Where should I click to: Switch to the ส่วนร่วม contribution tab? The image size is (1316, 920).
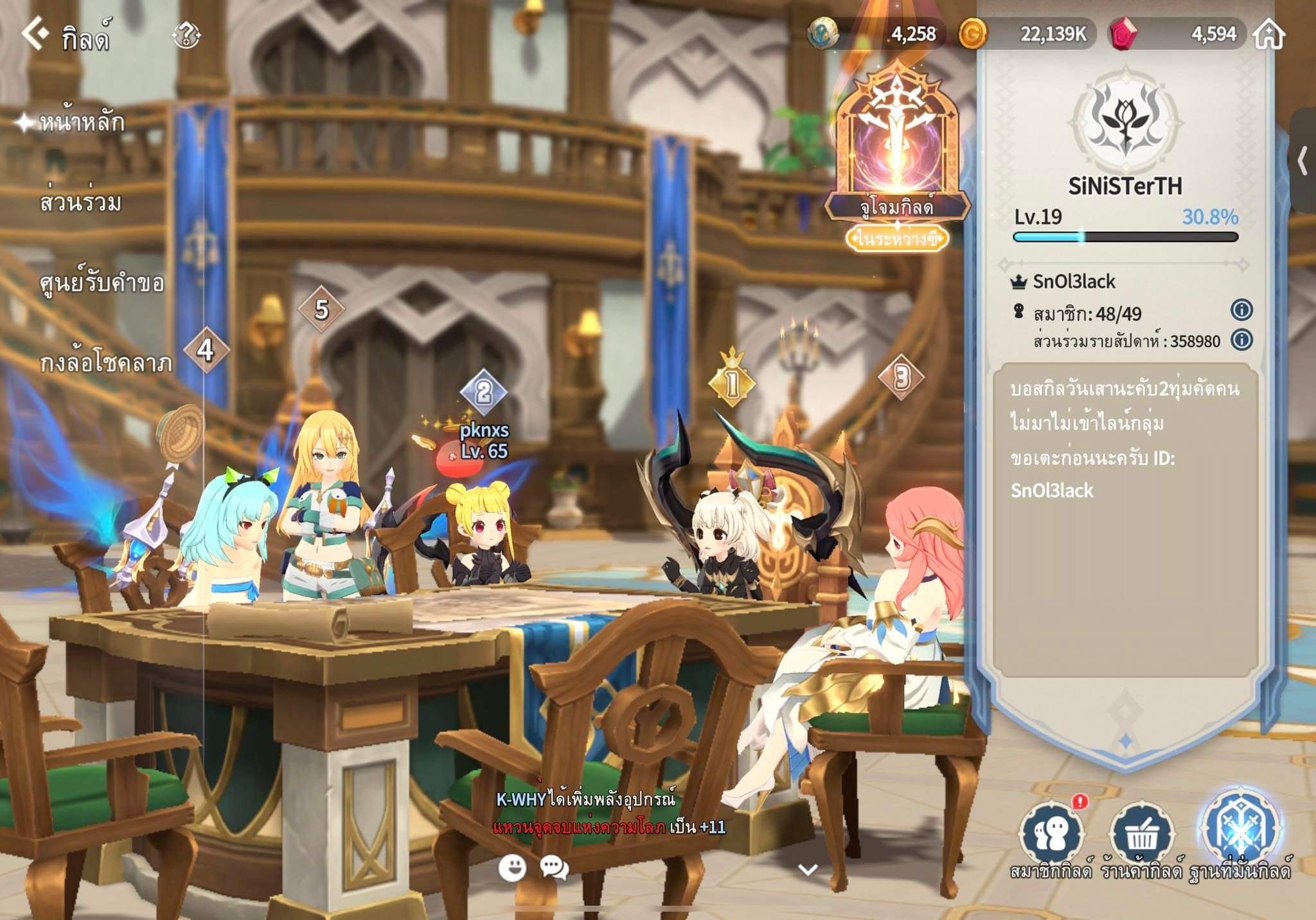(x=80, y=203)
